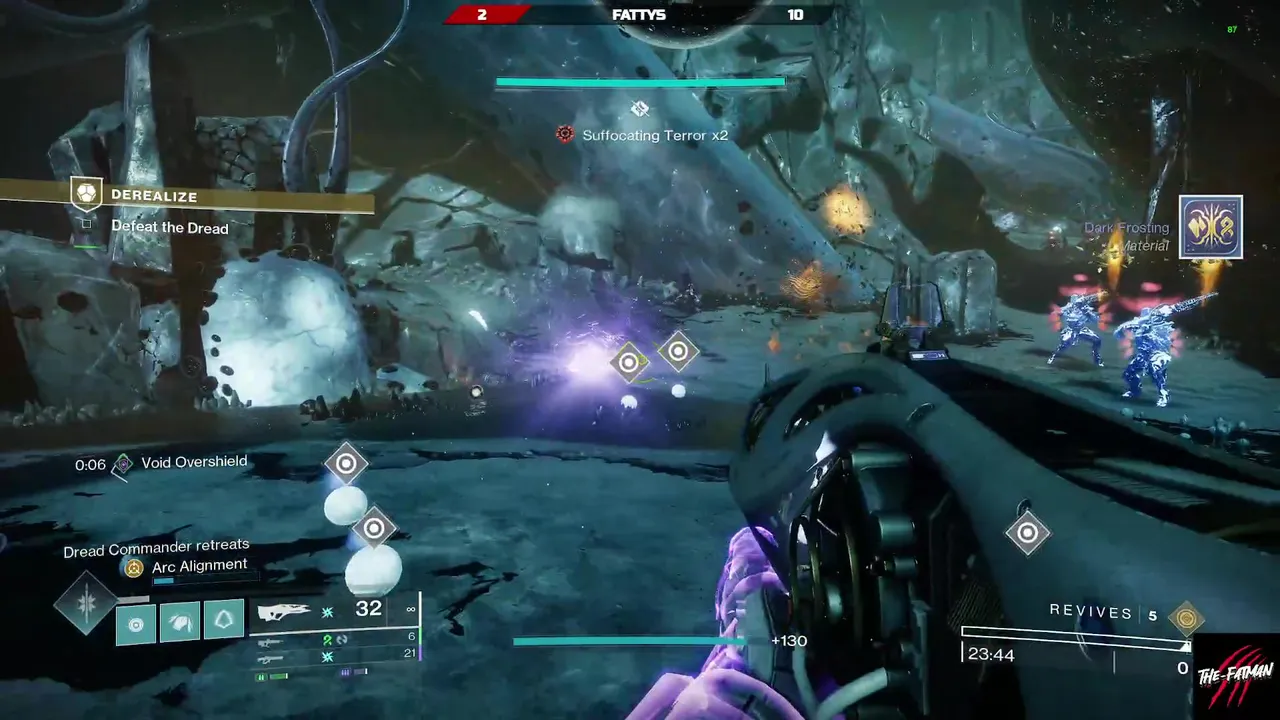This screenshot has width=1280, height=720.
Task: Open the Derealize objective tracker banner
Action: point(186,195)
